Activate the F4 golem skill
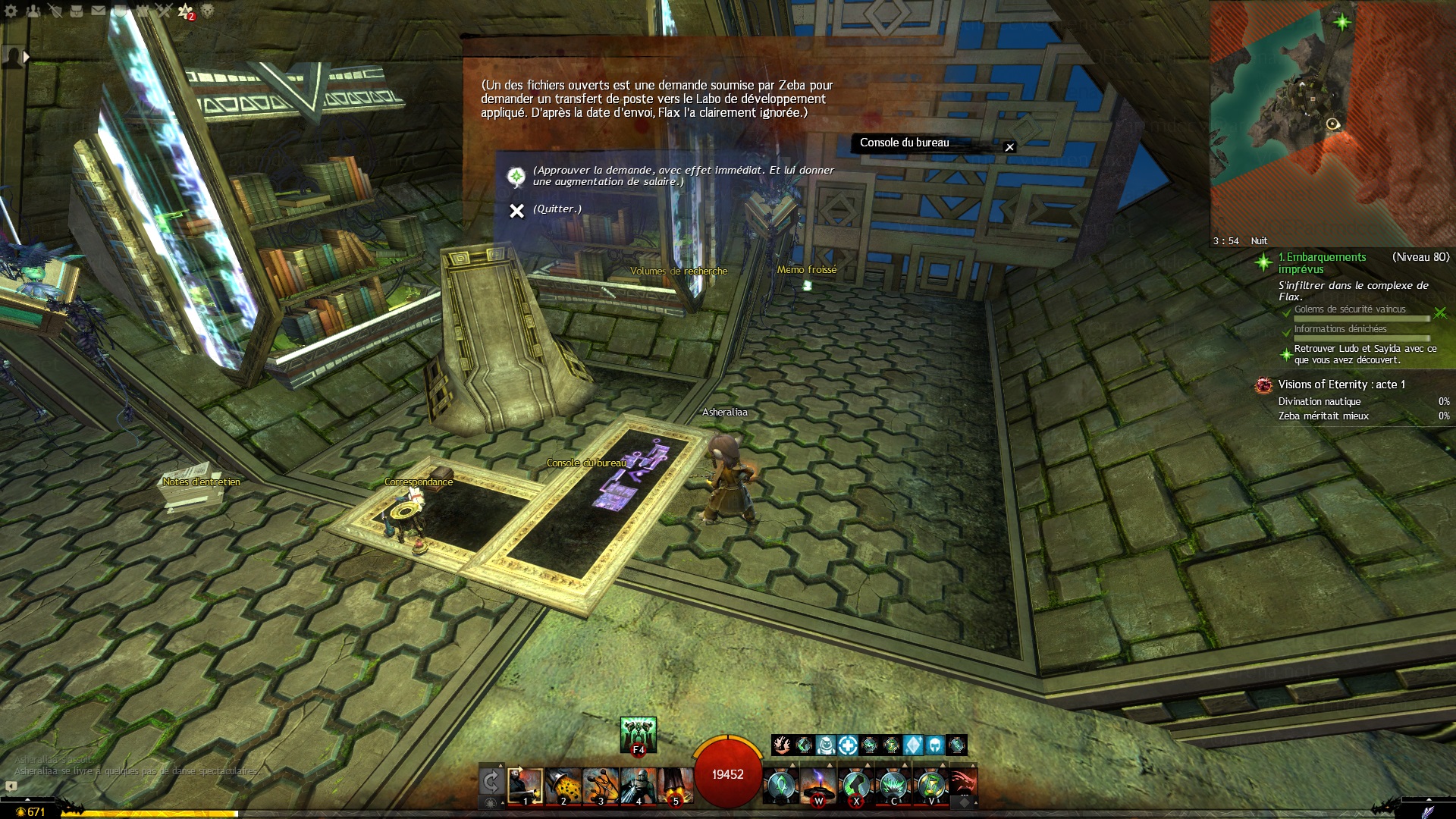The width and height of the screenshot is (1456, 819). (639, 735)
